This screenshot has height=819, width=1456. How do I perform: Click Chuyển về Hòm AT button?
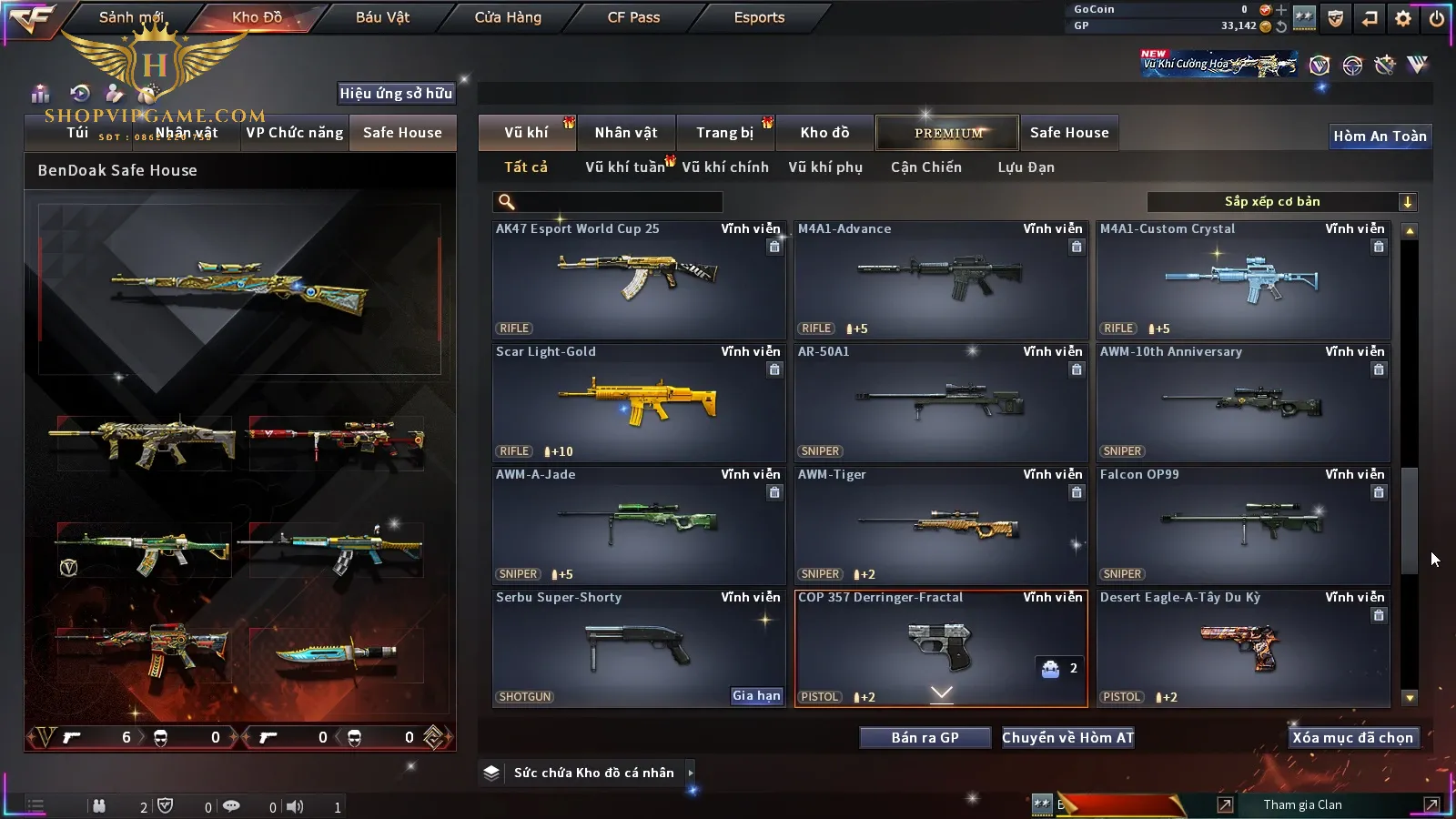[1067, 738]
